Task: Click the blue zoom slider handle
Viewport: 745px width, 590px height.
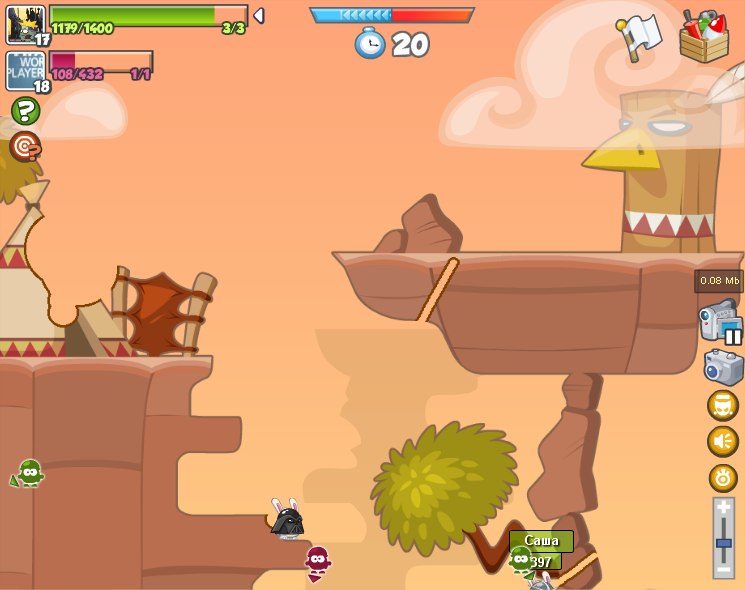Action: pyautogui.click(x=723, y=543)
